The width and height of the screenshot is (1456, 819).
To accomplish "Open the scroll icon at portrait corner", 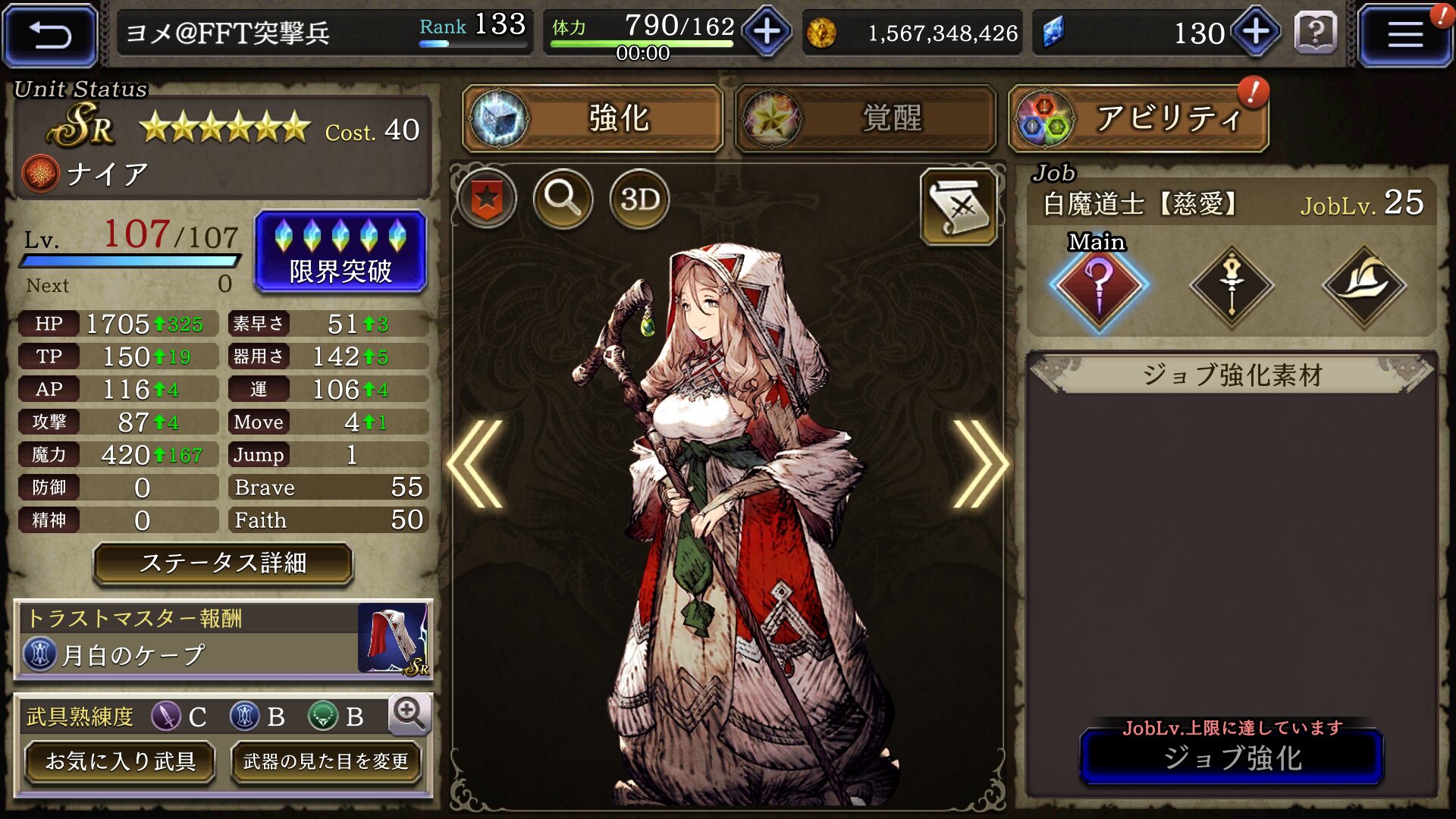I will coord(959,206).
